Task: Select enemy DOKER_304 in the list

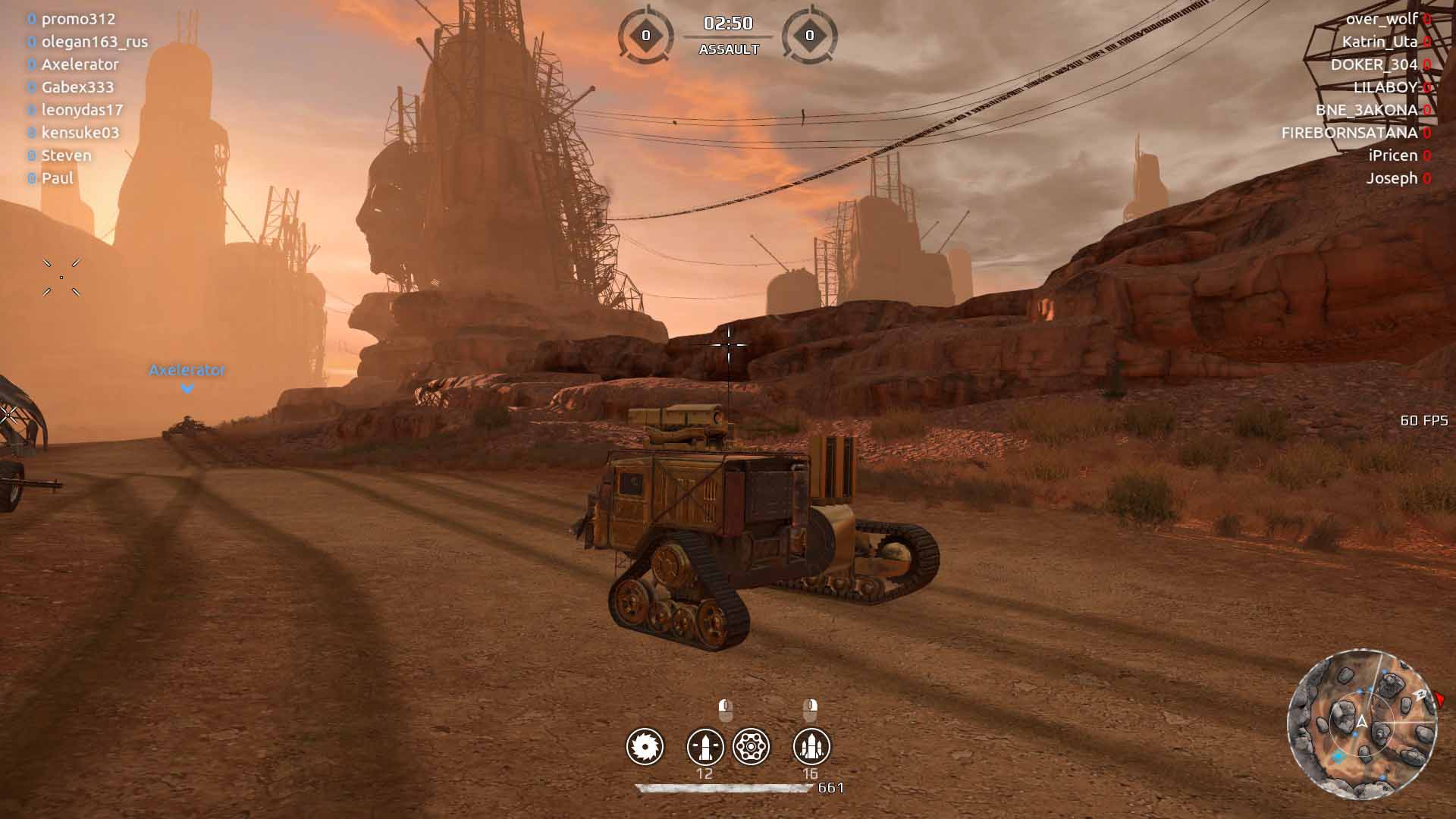Action: pos(1373,64)
